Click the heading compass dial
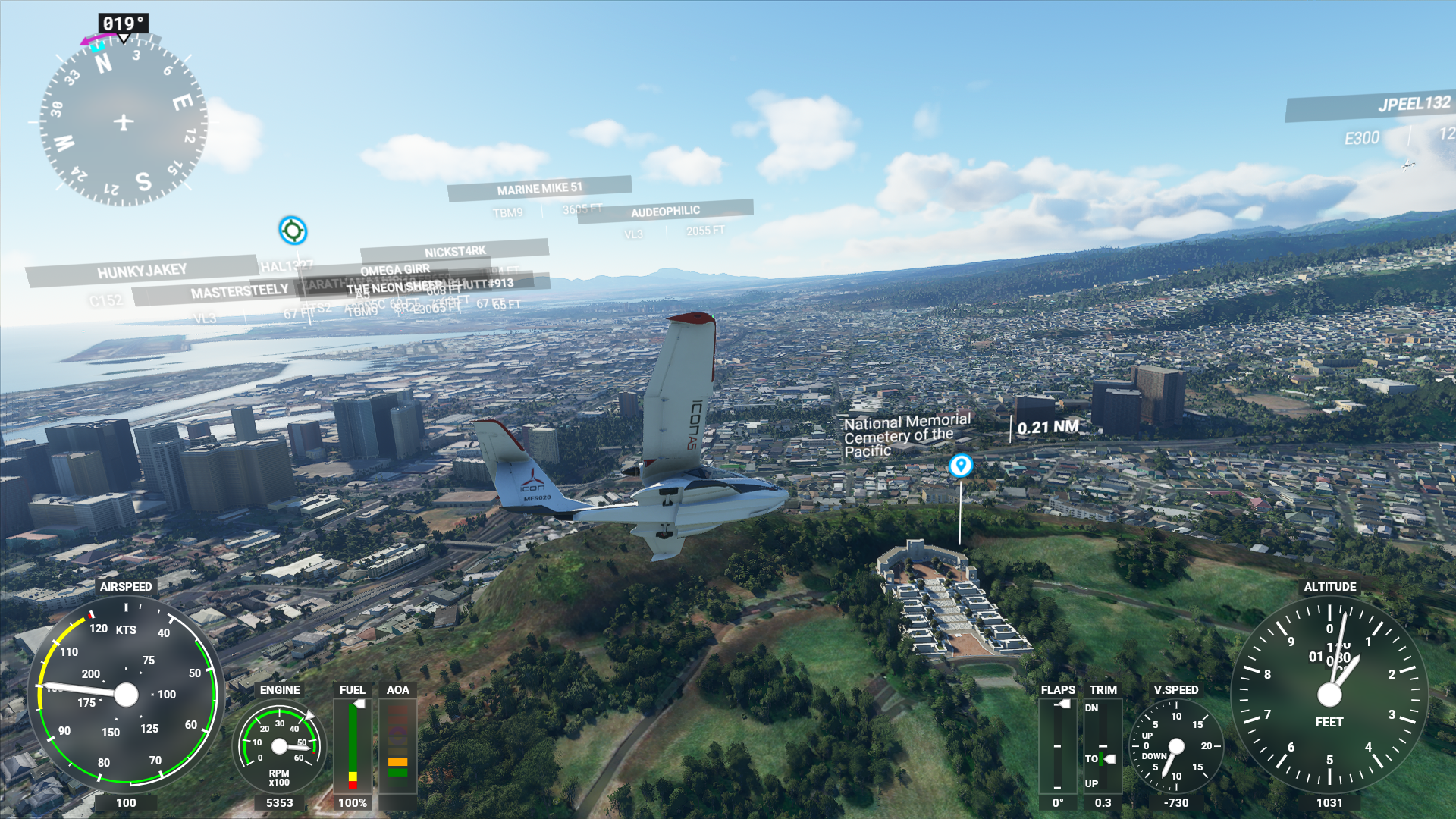The width and height of the screenshot is (1456, 819). [123, 121]
